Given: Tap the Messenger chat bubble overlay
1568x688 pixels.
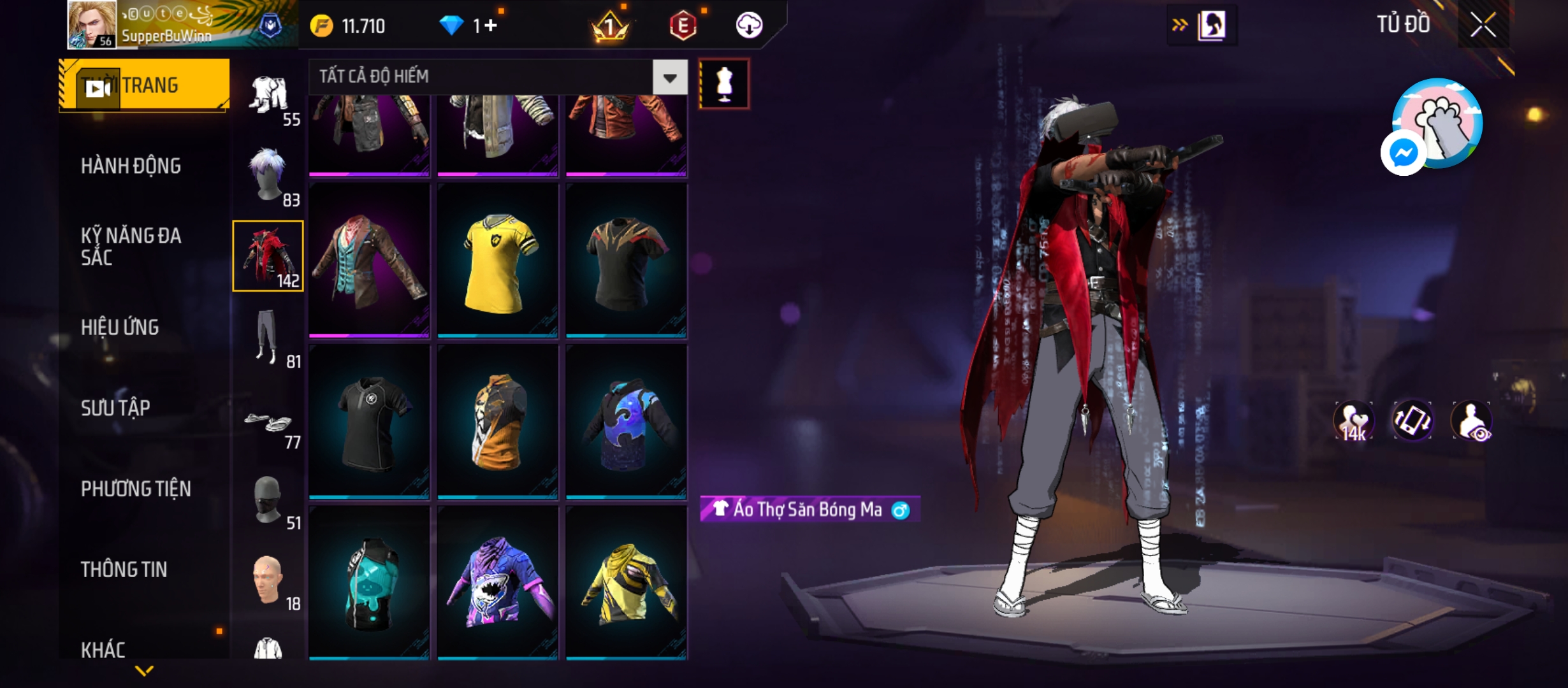Looking at the screenshot, I should point(1403,153).
